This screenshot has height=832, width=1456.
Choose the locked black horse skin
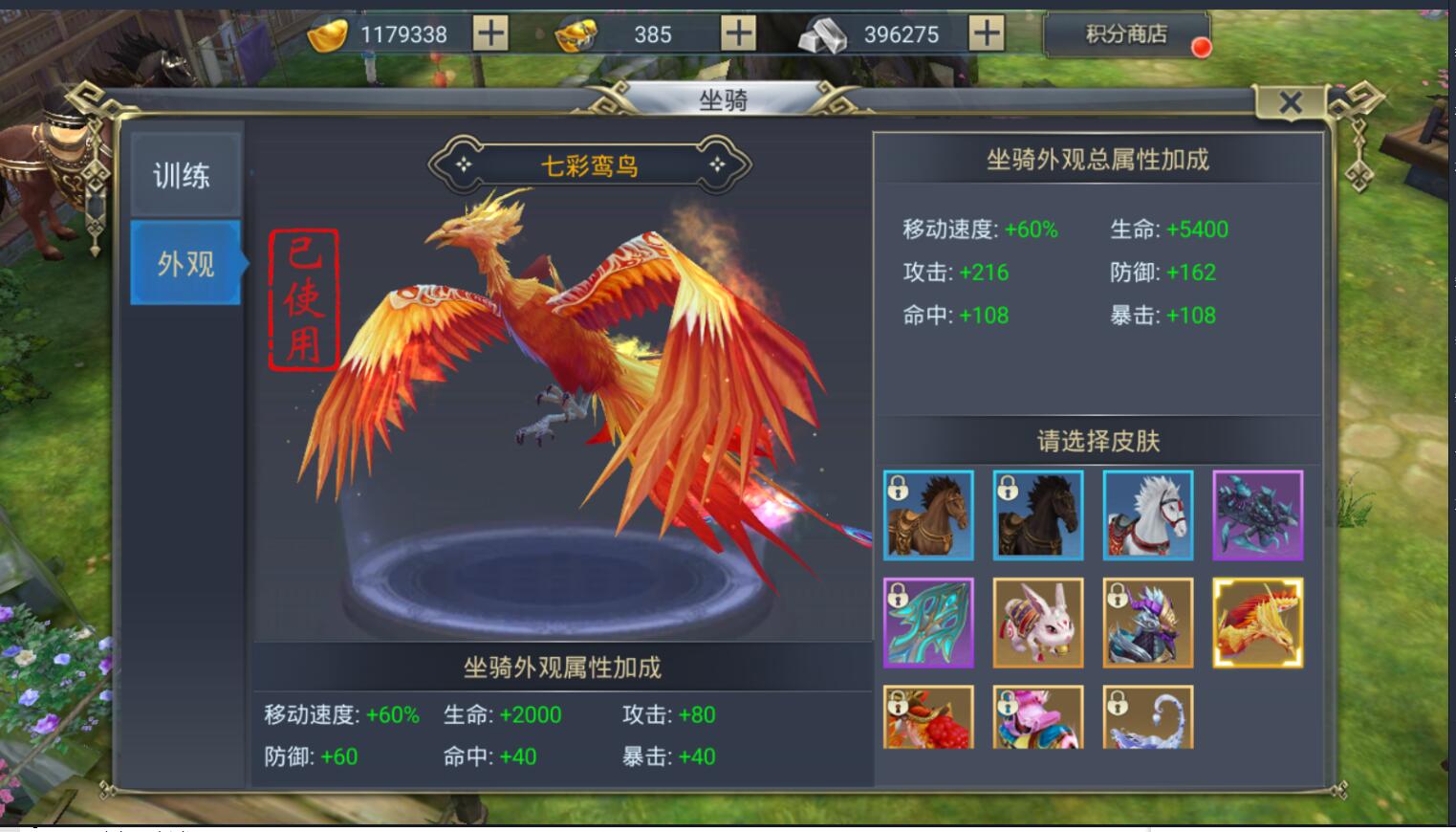[1038, 515]
